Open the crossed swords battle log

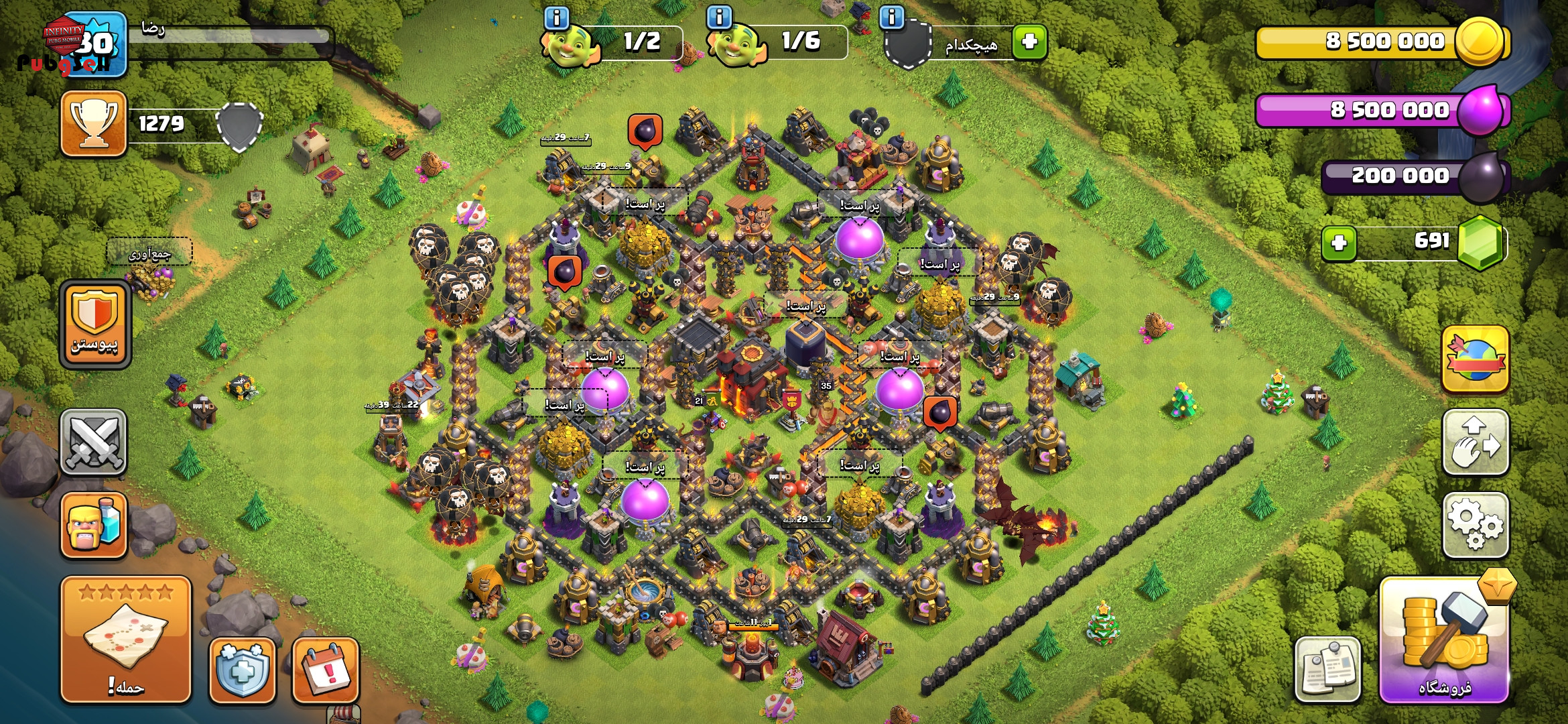pyautogui.click(x=94, y=442)
